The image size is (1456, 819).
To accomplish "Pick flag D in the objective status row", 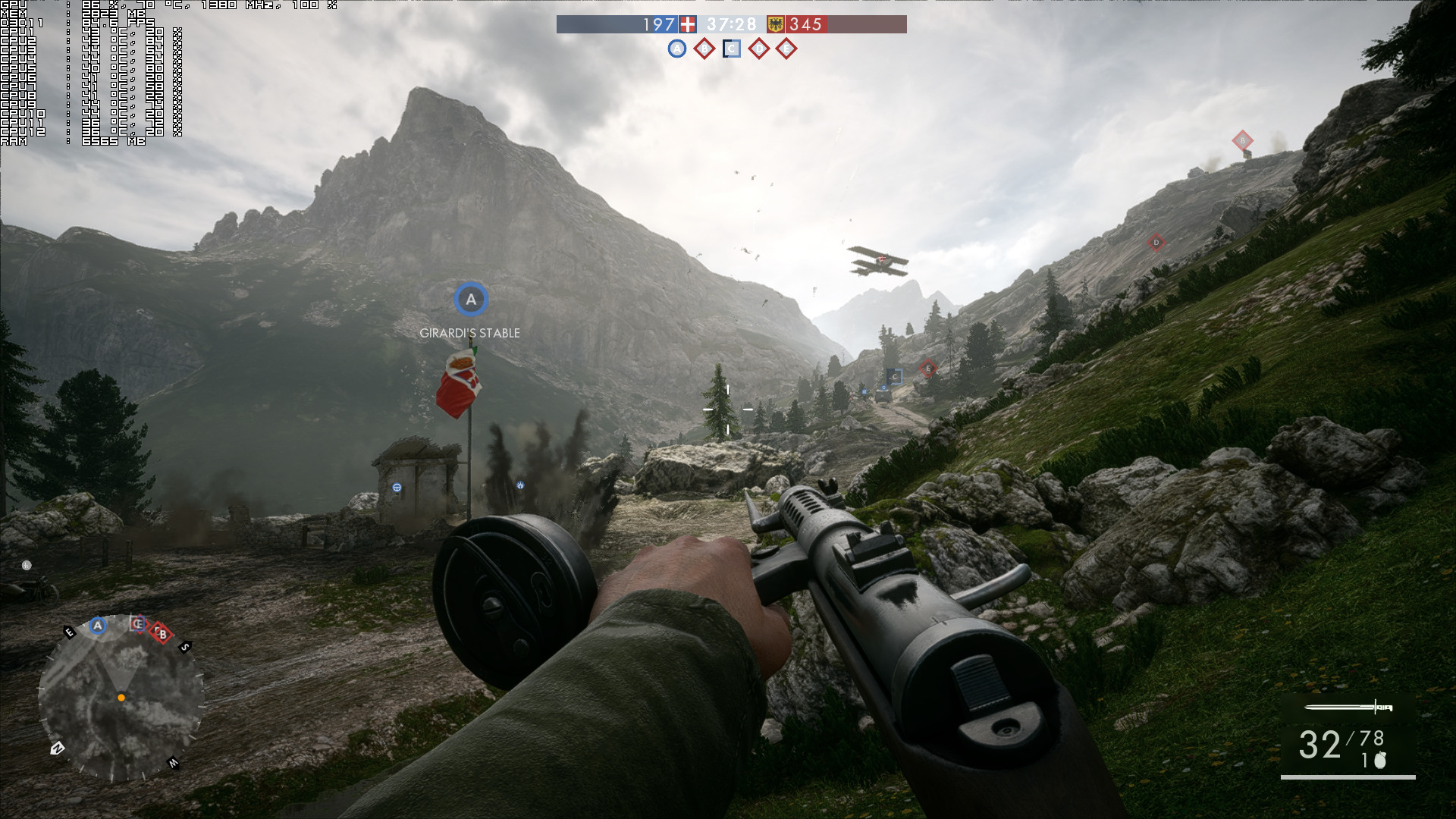I will click(759, 49).
